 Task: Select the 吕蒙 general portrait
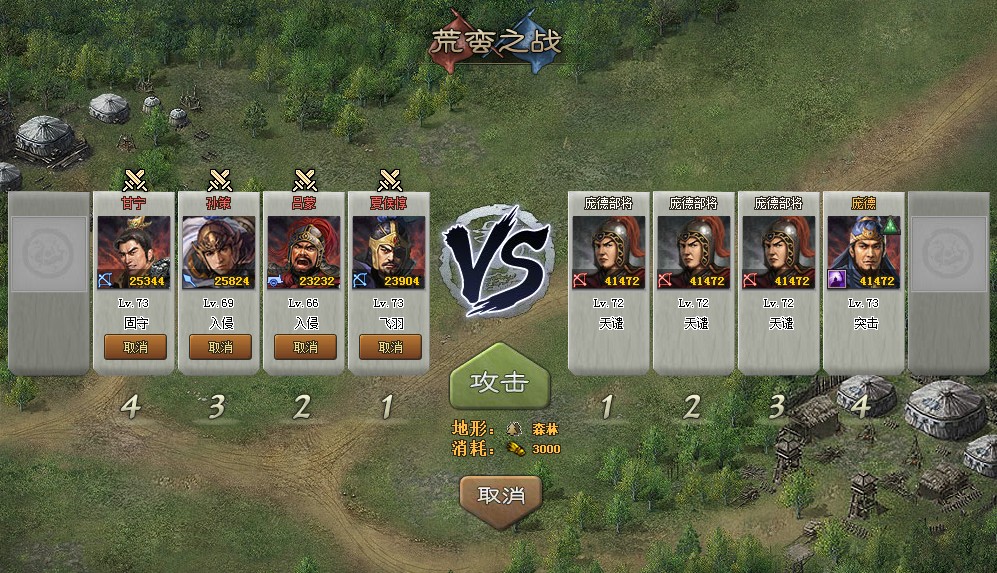pos(305,252)
